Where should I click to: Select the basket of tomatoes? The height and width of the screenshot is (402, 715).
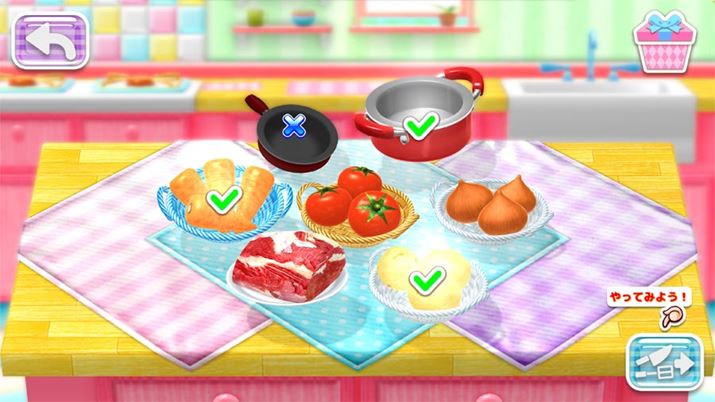click(x=350, y=203)
